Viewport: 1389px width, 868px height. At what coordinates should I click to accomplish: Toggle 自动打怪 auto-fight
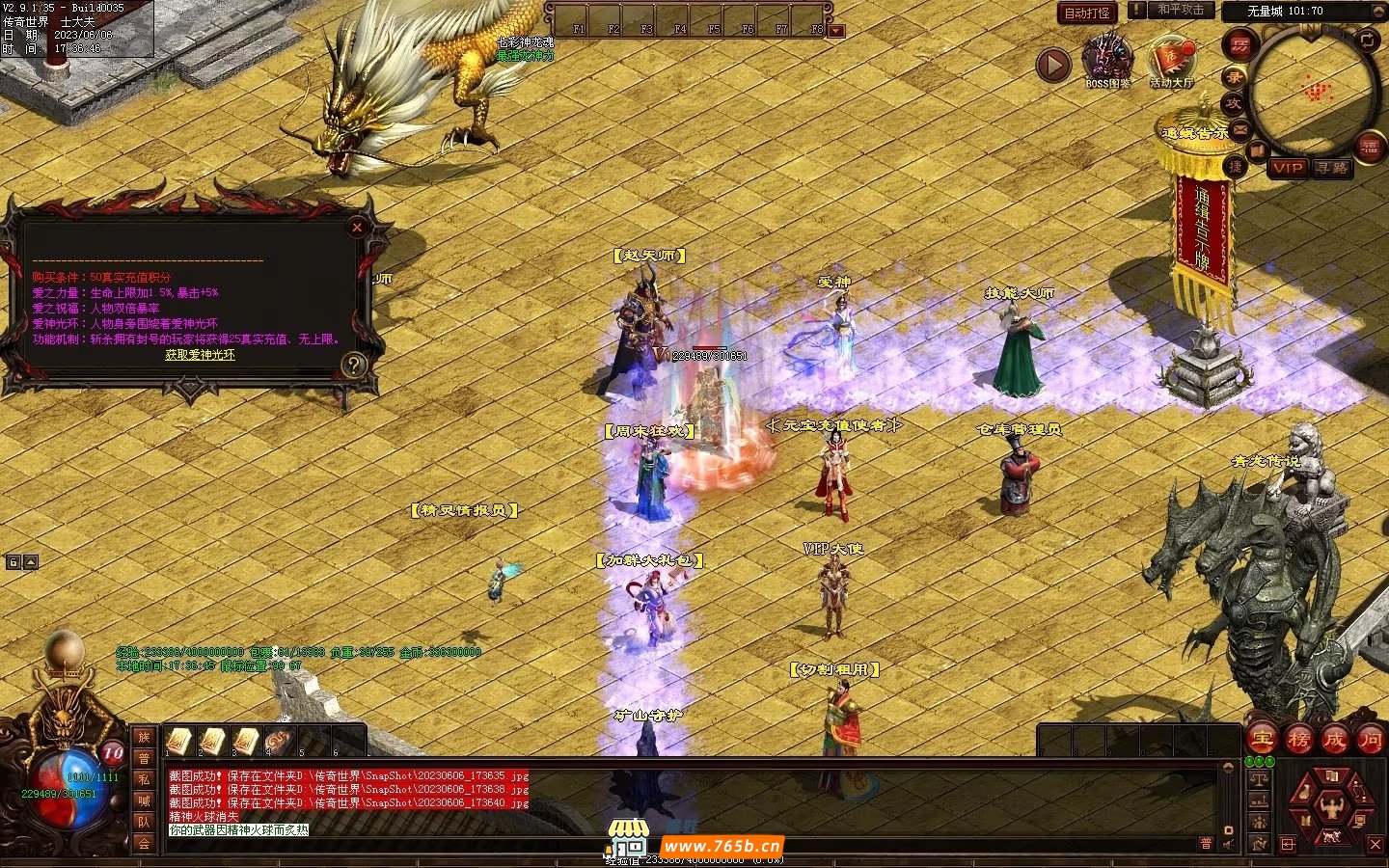tap(1087, 13)
